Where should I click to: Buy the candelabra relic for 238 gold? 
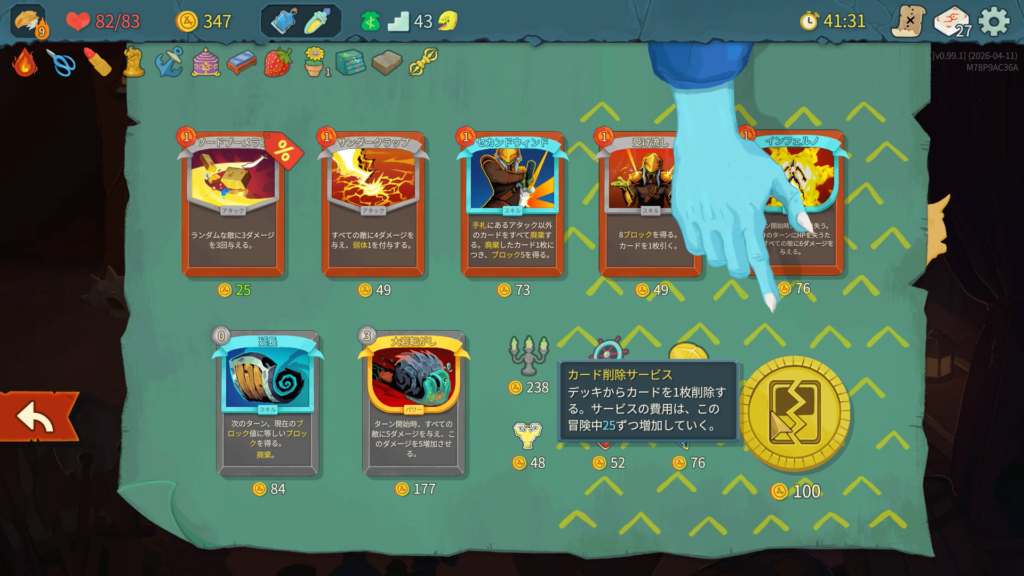[528, 355]
